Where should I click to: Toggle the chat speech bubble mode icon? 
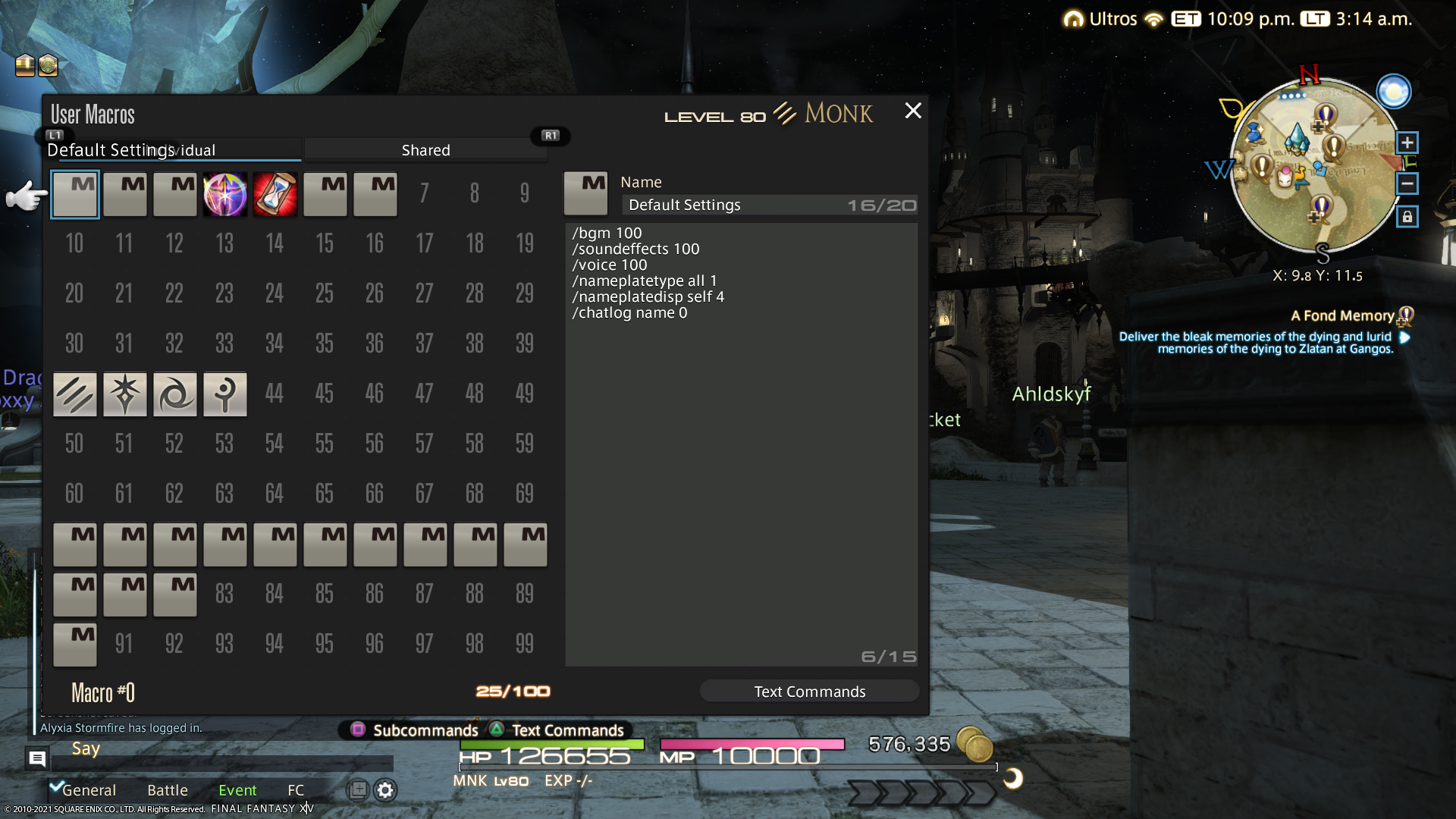pos(37,757)
